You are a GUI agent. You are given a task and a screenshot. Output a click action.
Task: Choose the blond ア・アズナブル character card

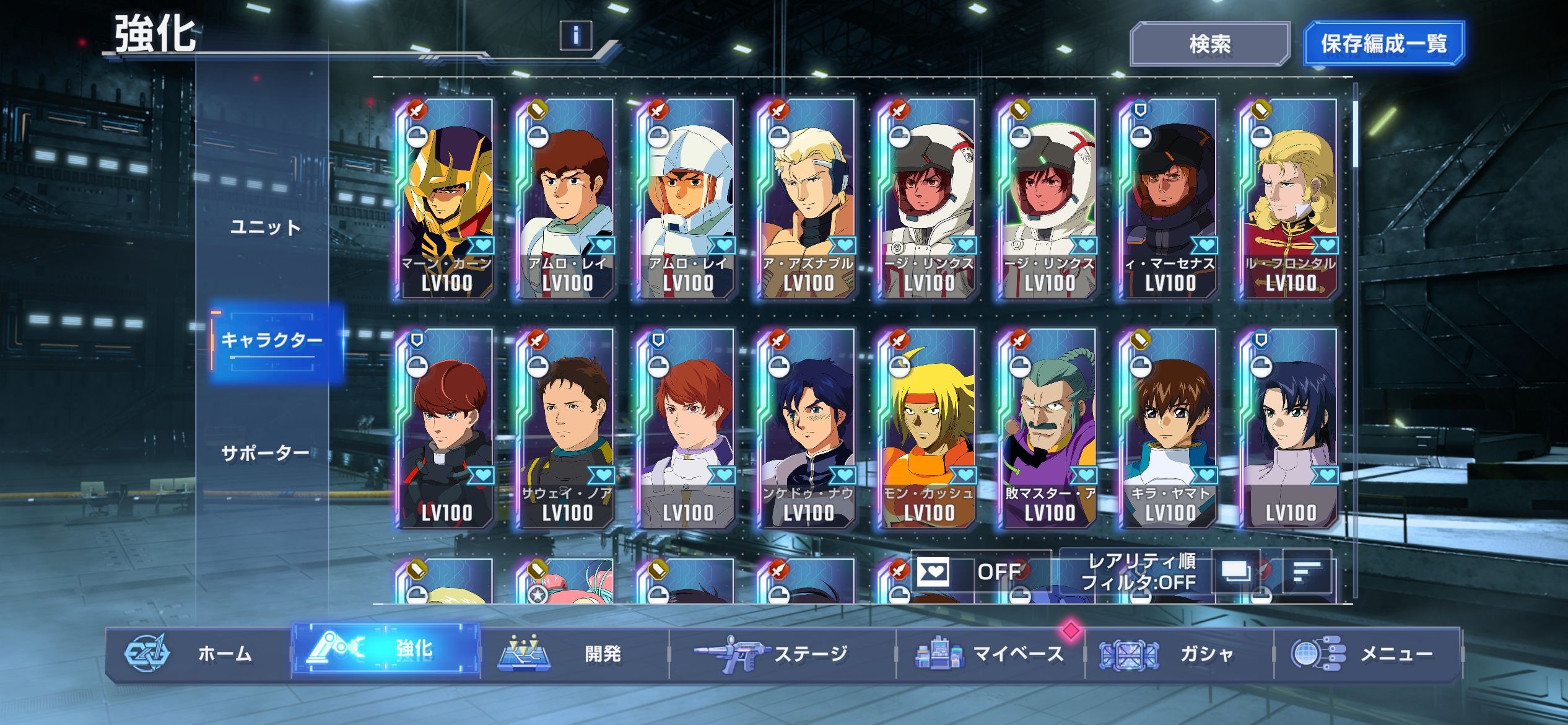pyautogui.click(x=806, y=198)
